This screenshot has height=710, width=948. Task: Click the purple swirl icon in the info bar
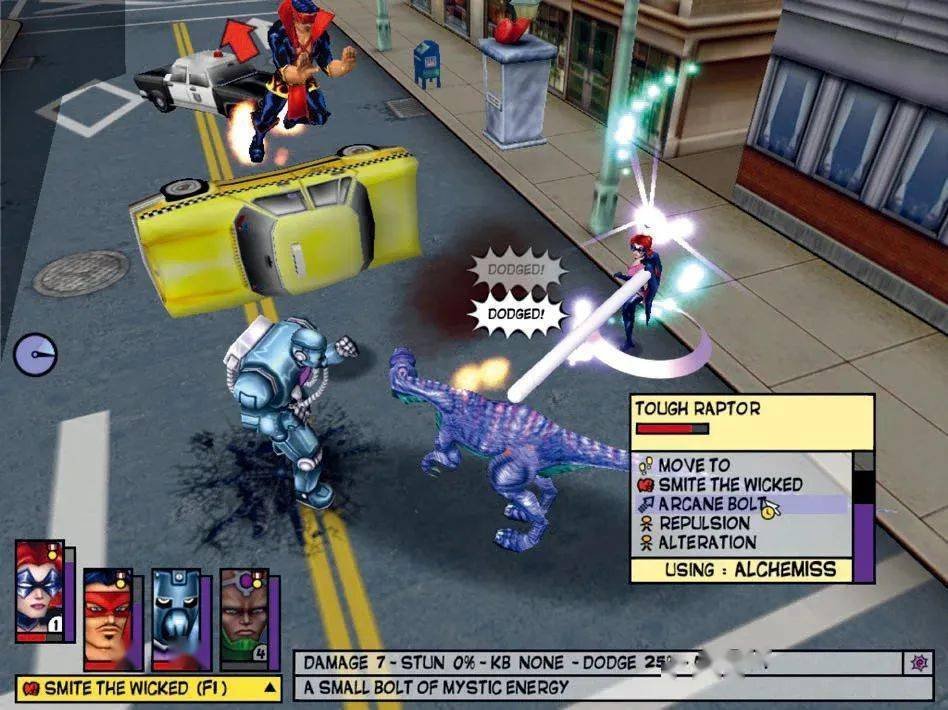[917, 662]
